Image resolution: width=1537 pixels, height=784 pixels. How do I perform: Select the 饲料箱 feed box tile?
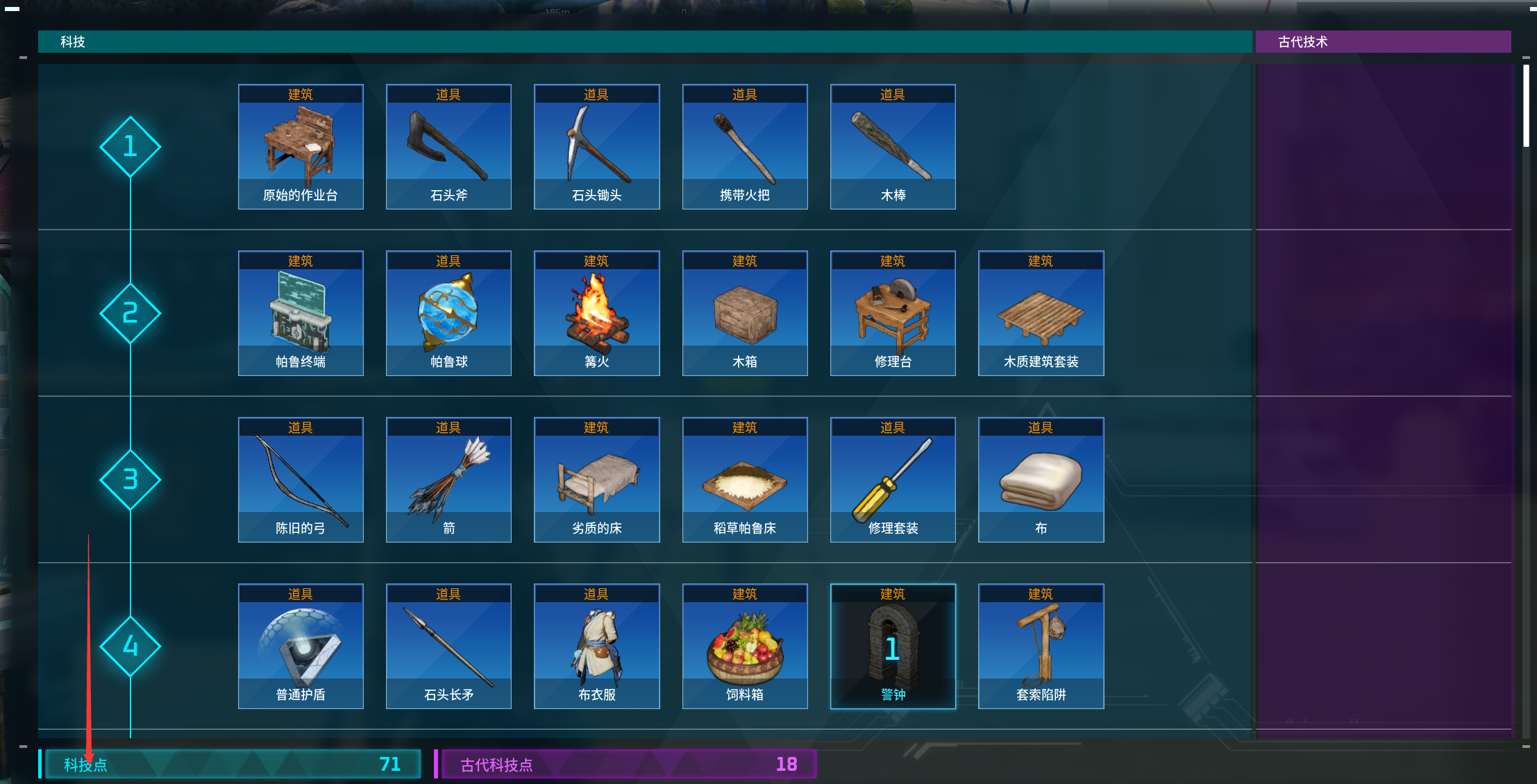click(745, 647)
